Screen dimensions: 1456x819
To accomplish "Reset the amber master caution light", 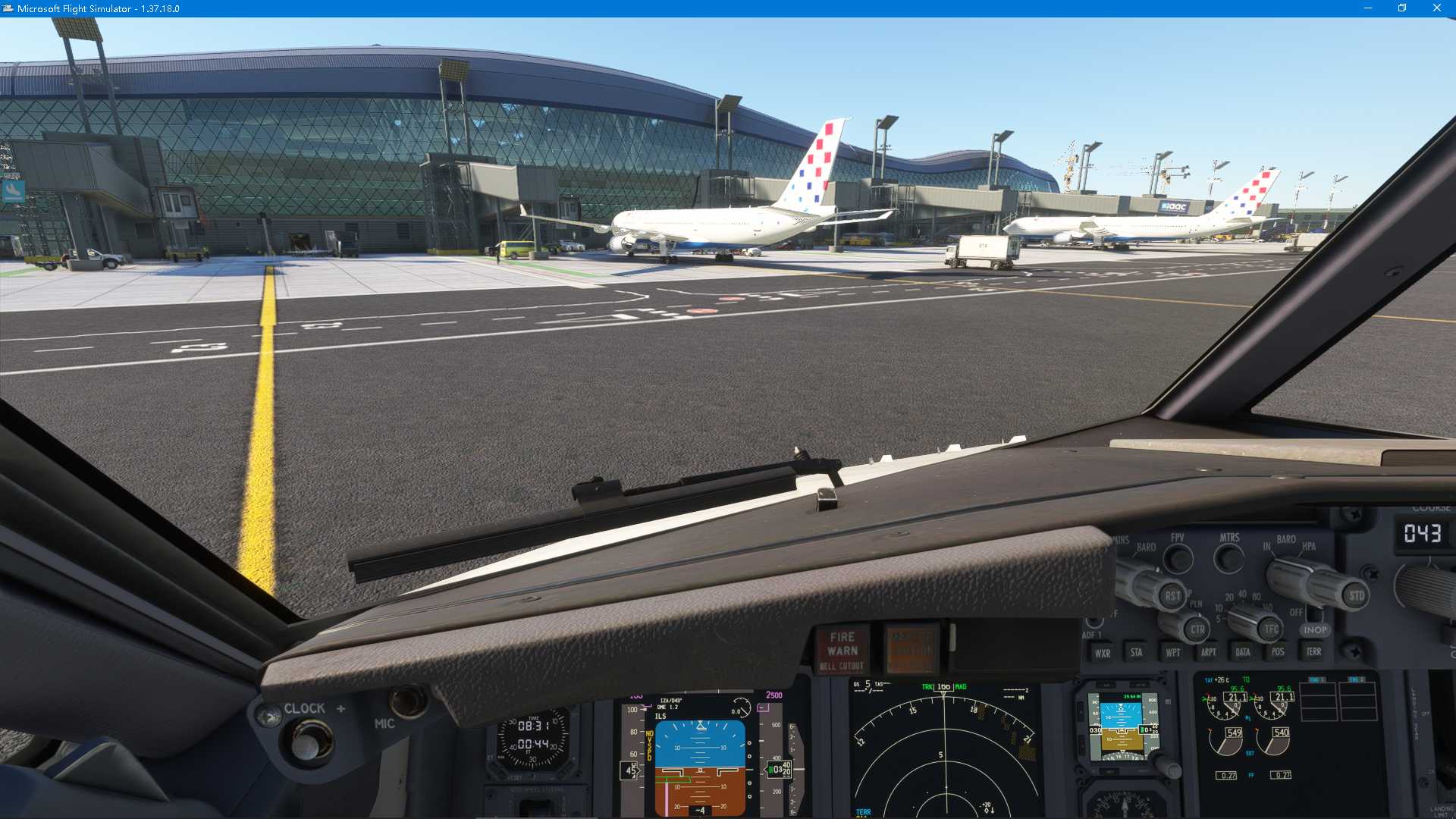I will [912, 650].
